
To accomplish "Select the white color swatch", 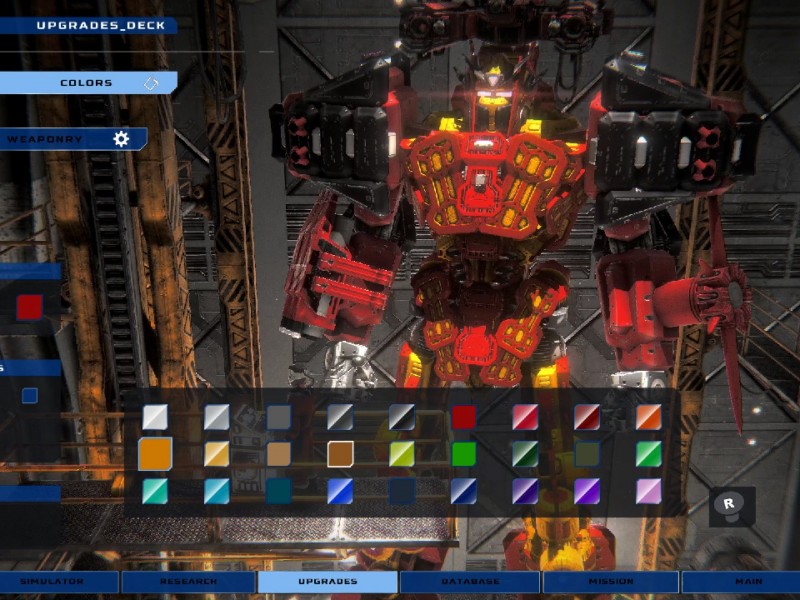I will click(x=155, y=417).
